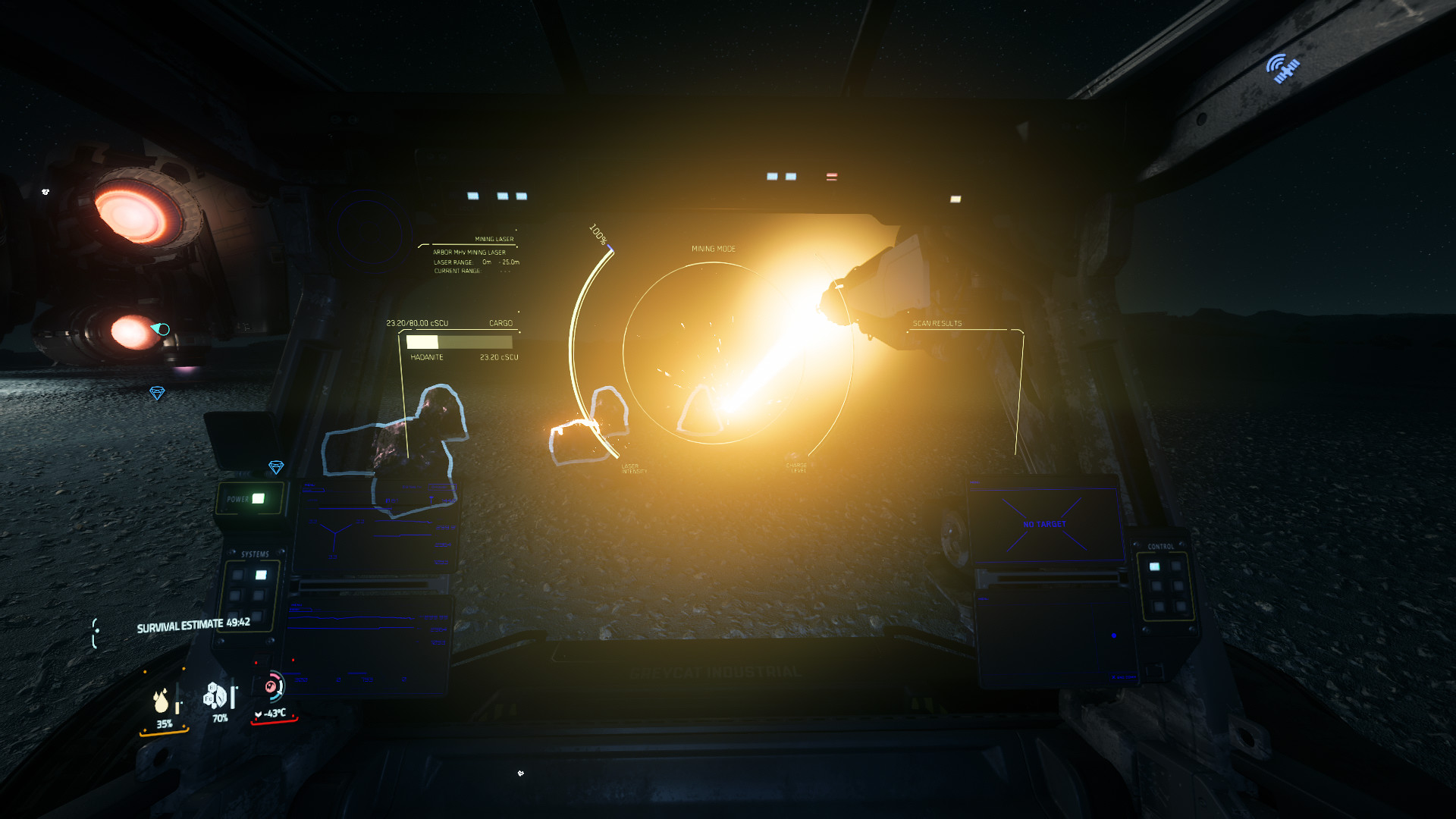Click the thermometer warning icon on the temperature dial

271,687
